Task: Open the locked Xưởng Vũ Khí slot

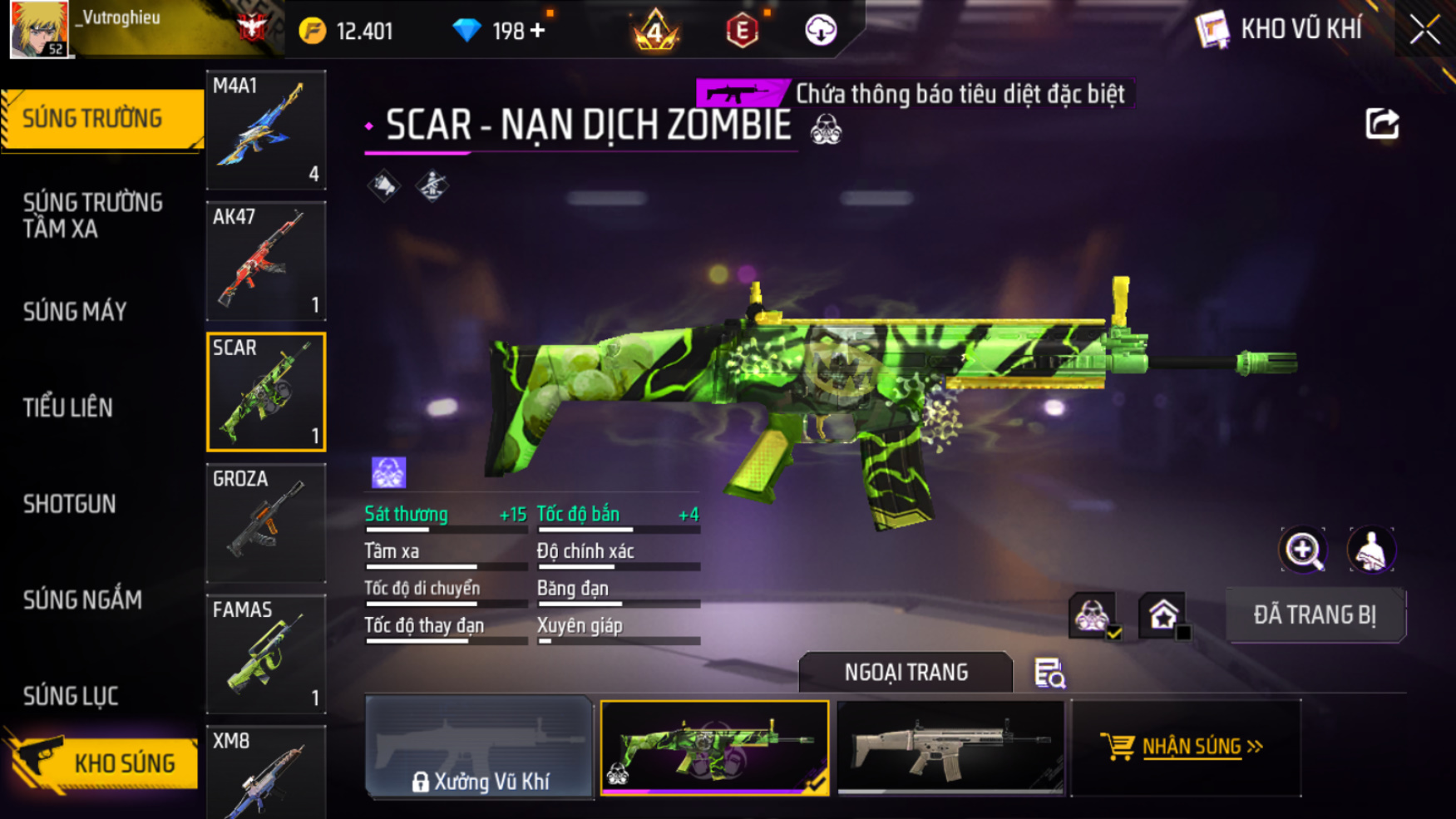Action: [479, 747]
